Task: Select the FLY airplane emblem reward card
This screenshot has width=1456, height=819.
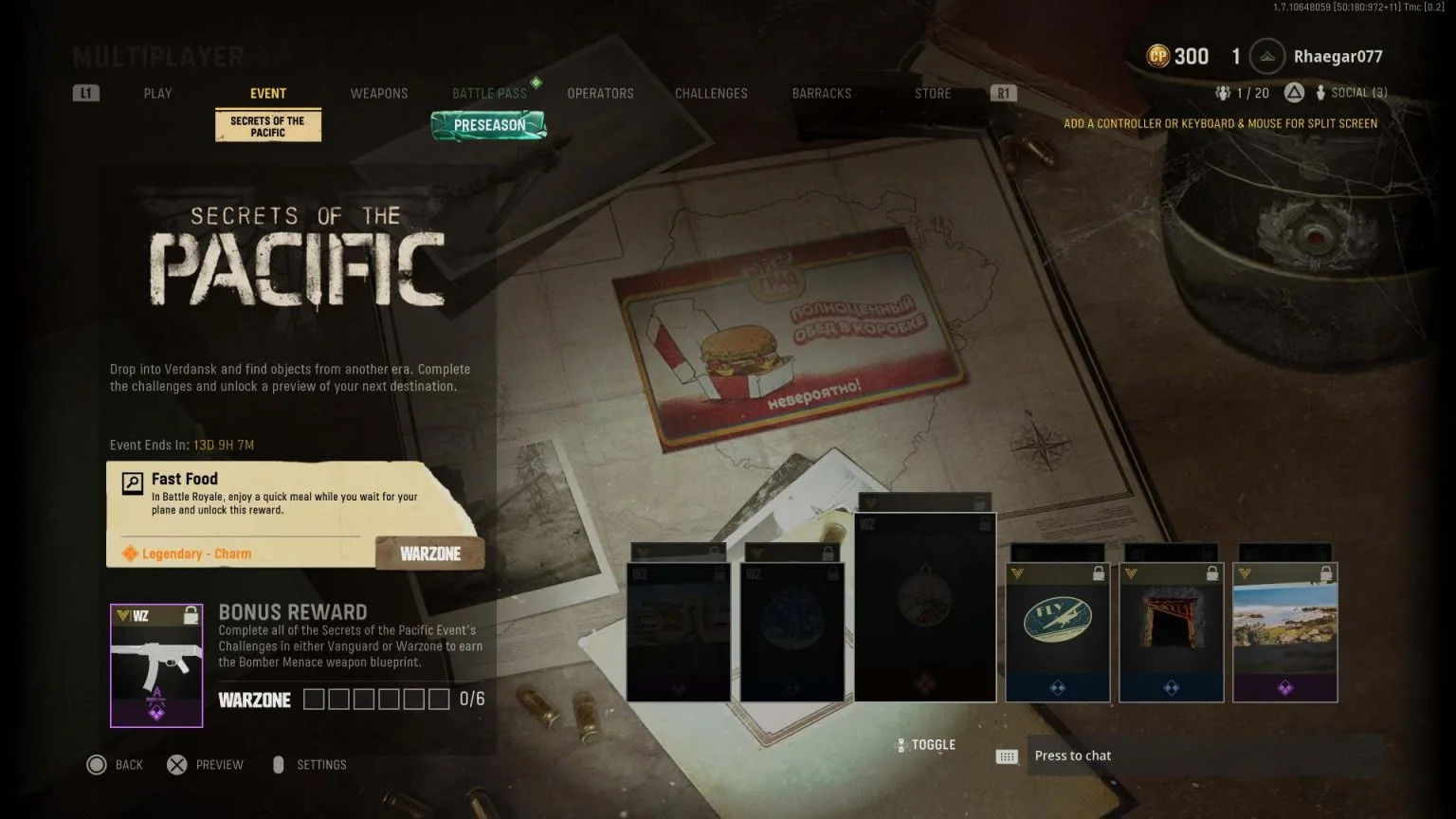Action: pyautogui.click(x=1057, y=632)
